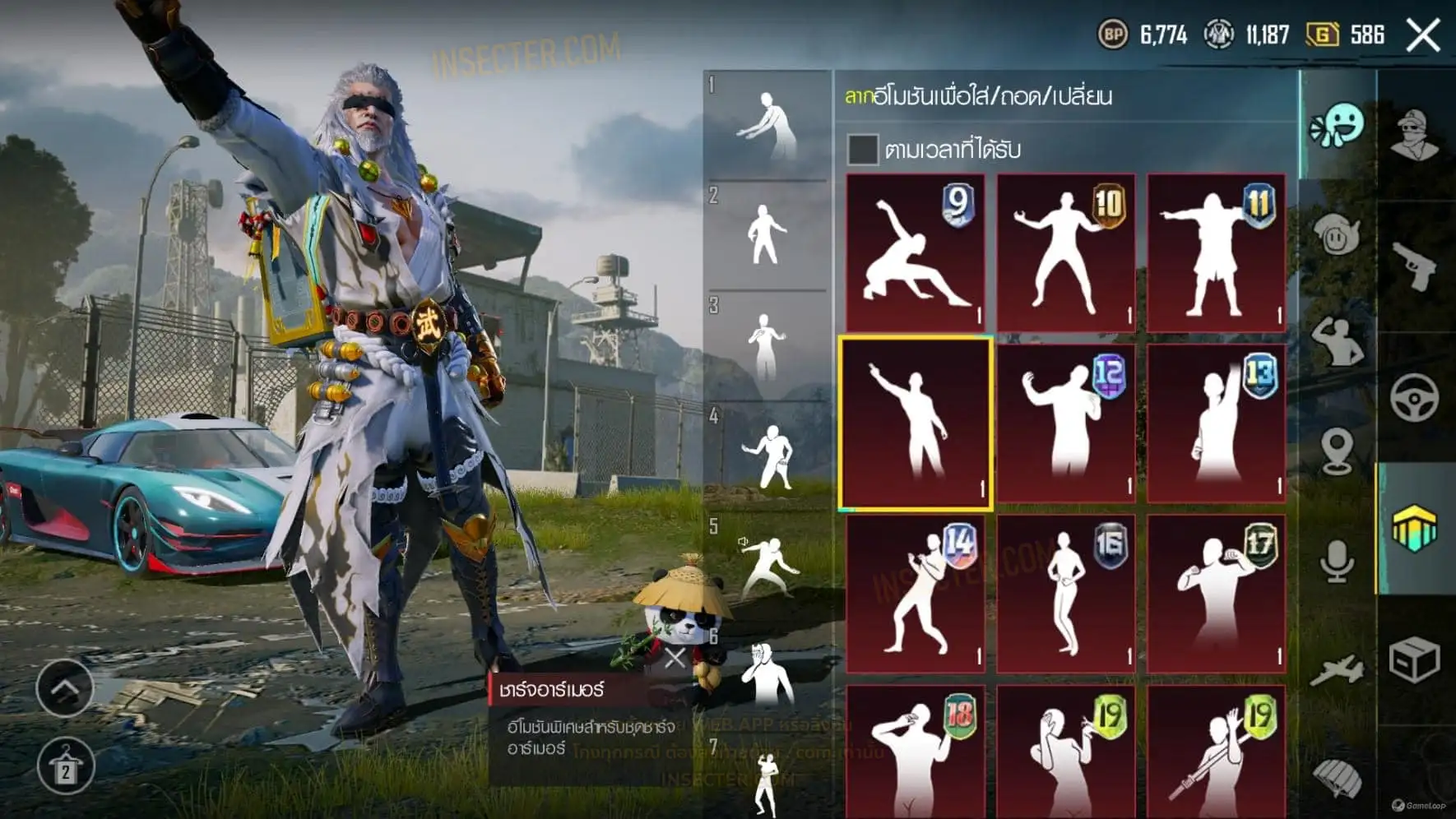This screenshot has width=1456, height=819.
Task: Choose the emote with badge 14
Action: (916, 594)
